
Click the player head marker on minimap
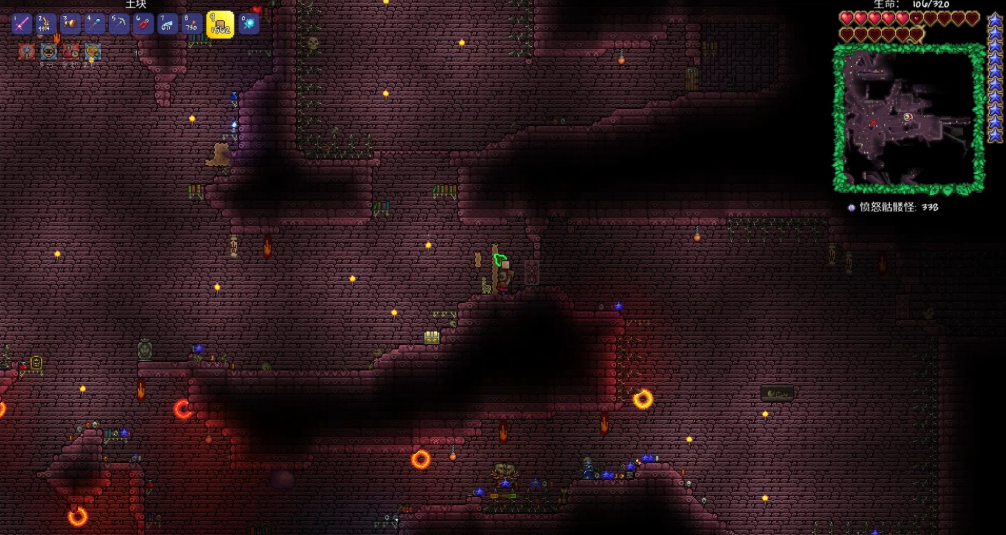pos(906,117)
